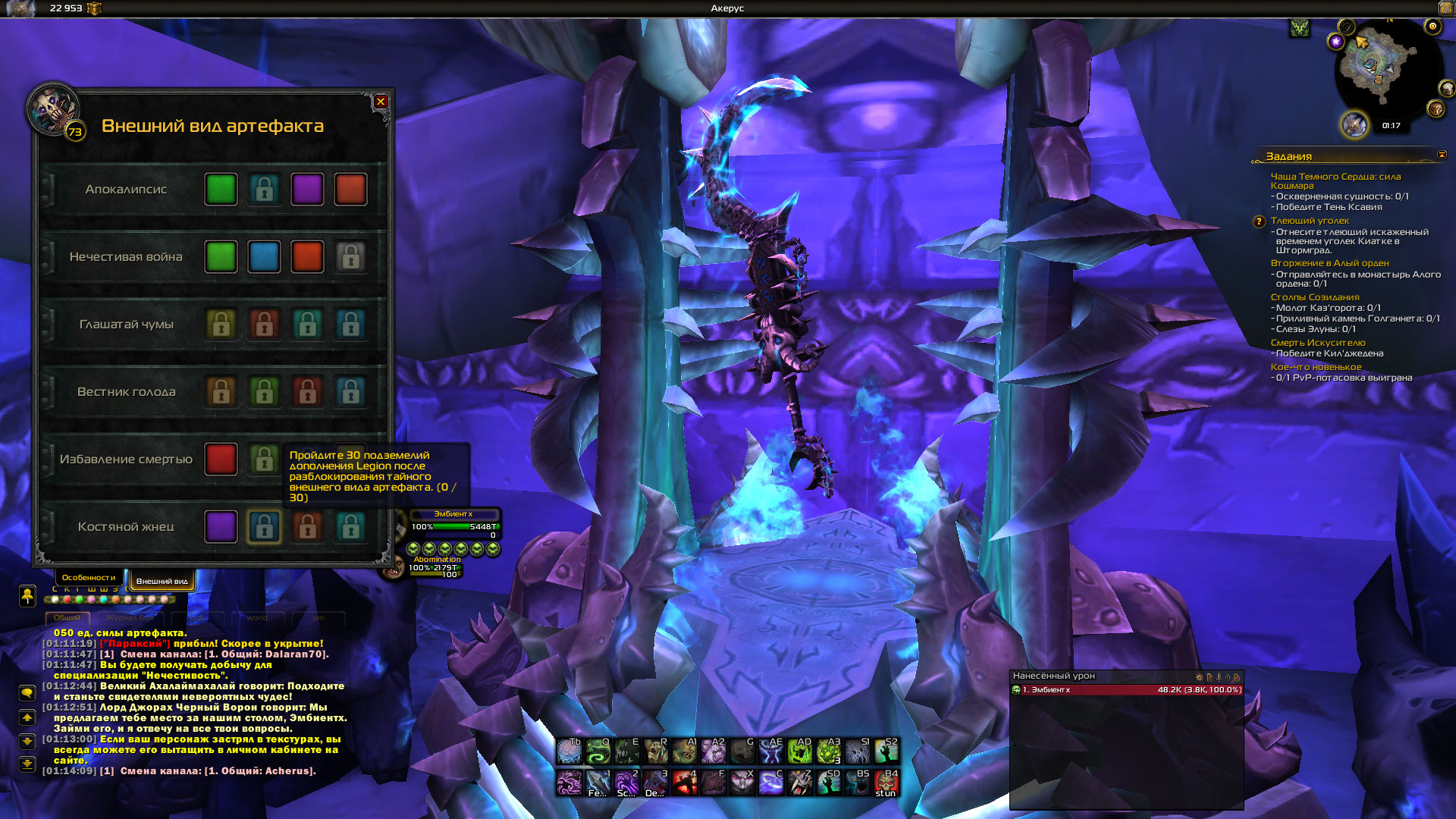Open the Внешний вид tab
The width and height of the screenshot is (1456, 819).
click(x=162, y=581)
